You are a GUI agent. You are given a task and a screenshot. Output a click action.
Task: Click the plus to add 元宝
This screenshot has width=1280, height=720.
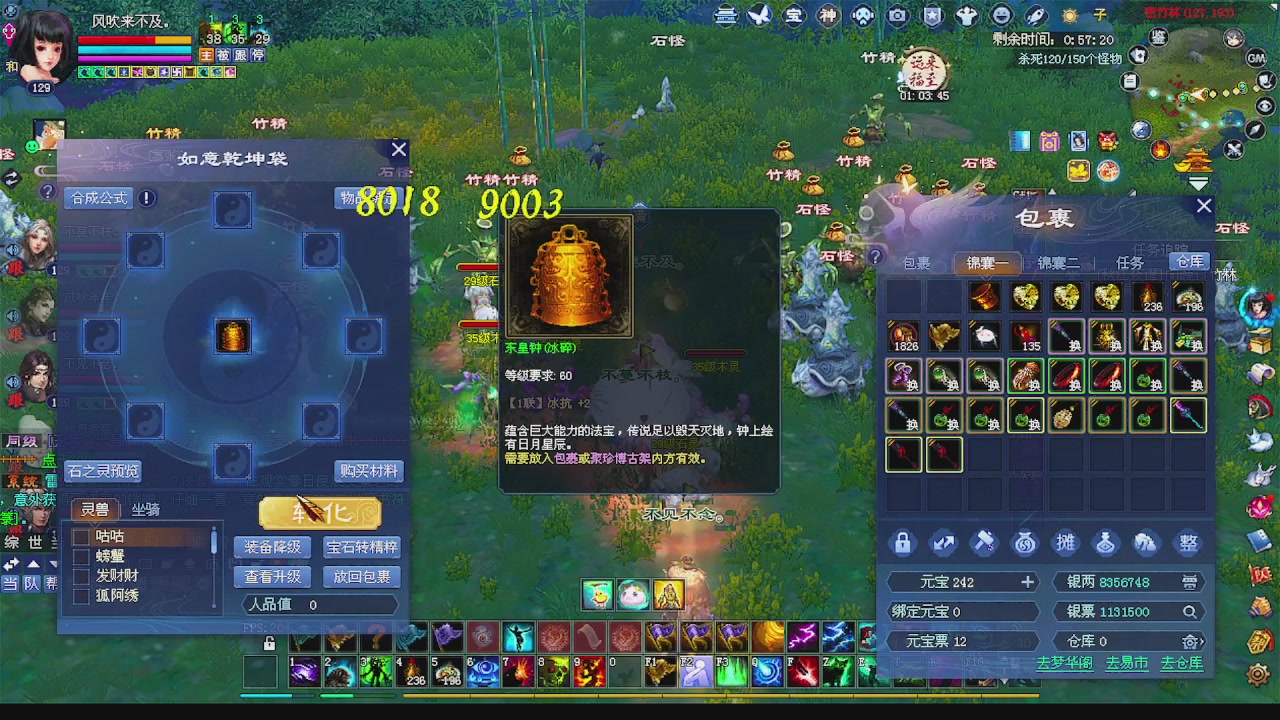click(x=1027, y=581)
